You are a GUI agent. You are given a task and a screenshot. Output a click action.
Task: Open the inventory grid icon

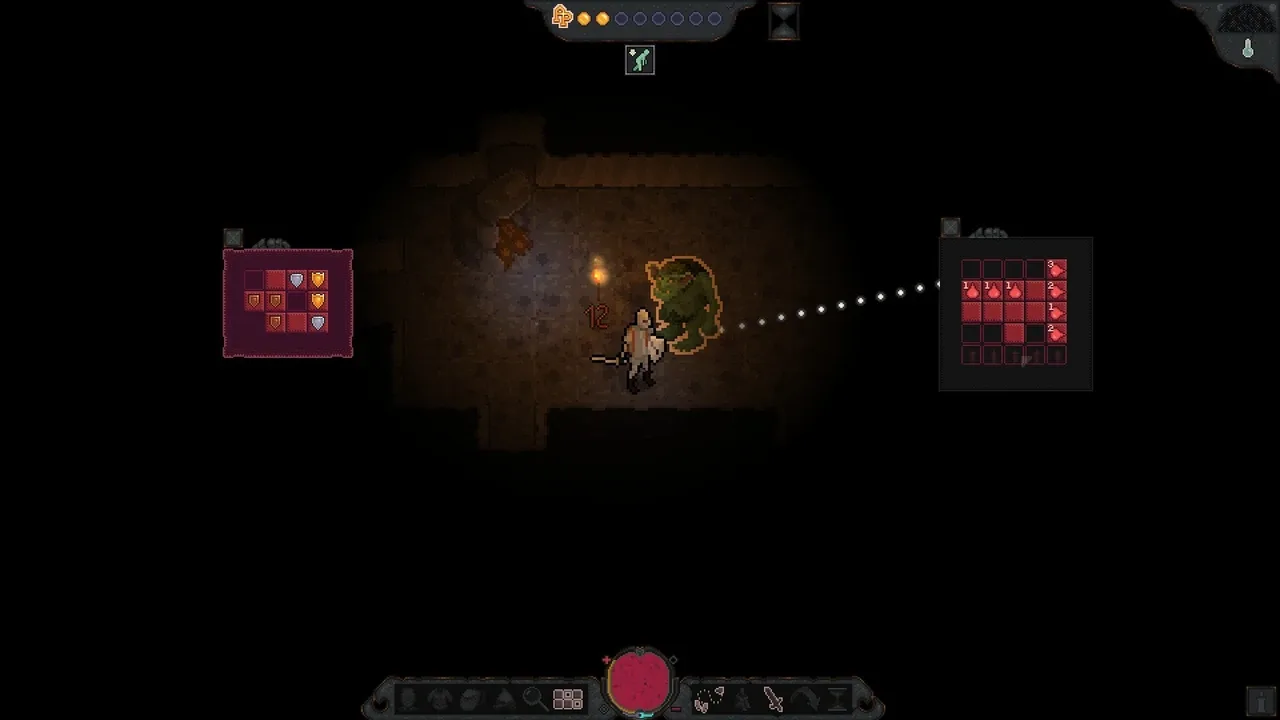point(568,699)
